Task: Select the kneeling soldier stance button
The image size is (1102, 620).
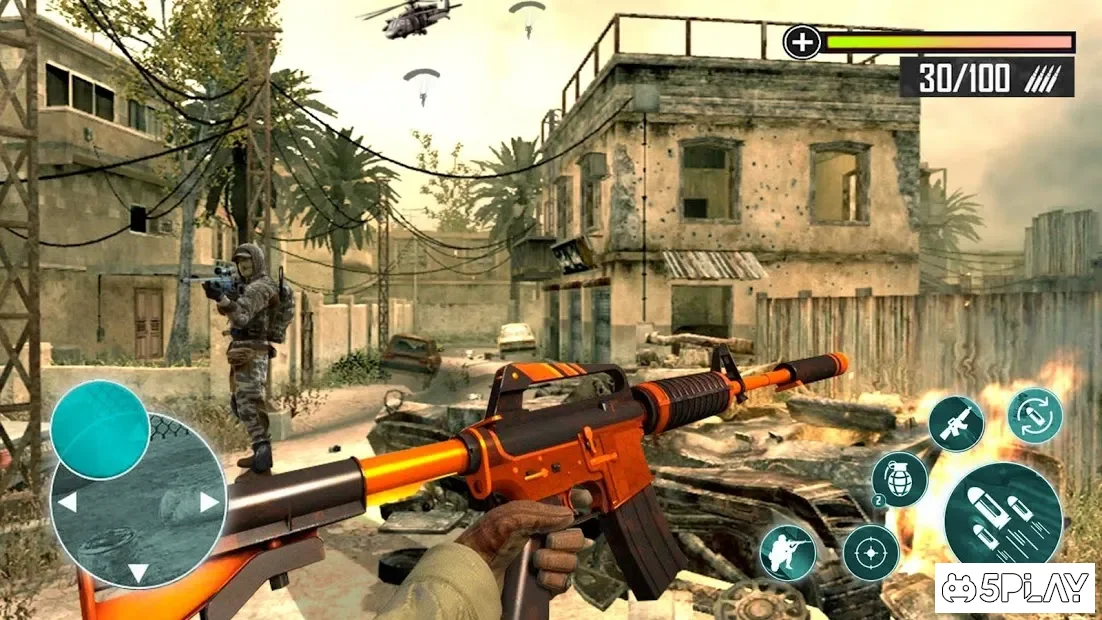Action: 786,552
